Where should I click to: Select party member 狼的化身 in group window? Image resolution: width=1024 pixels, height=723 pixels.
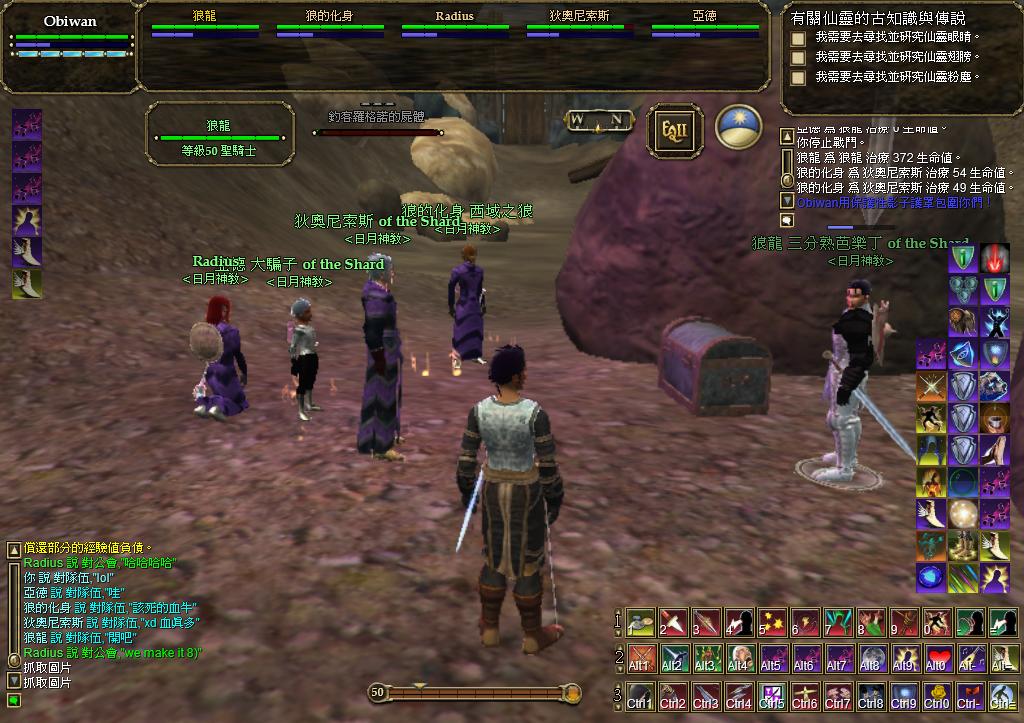click(329, 24)
